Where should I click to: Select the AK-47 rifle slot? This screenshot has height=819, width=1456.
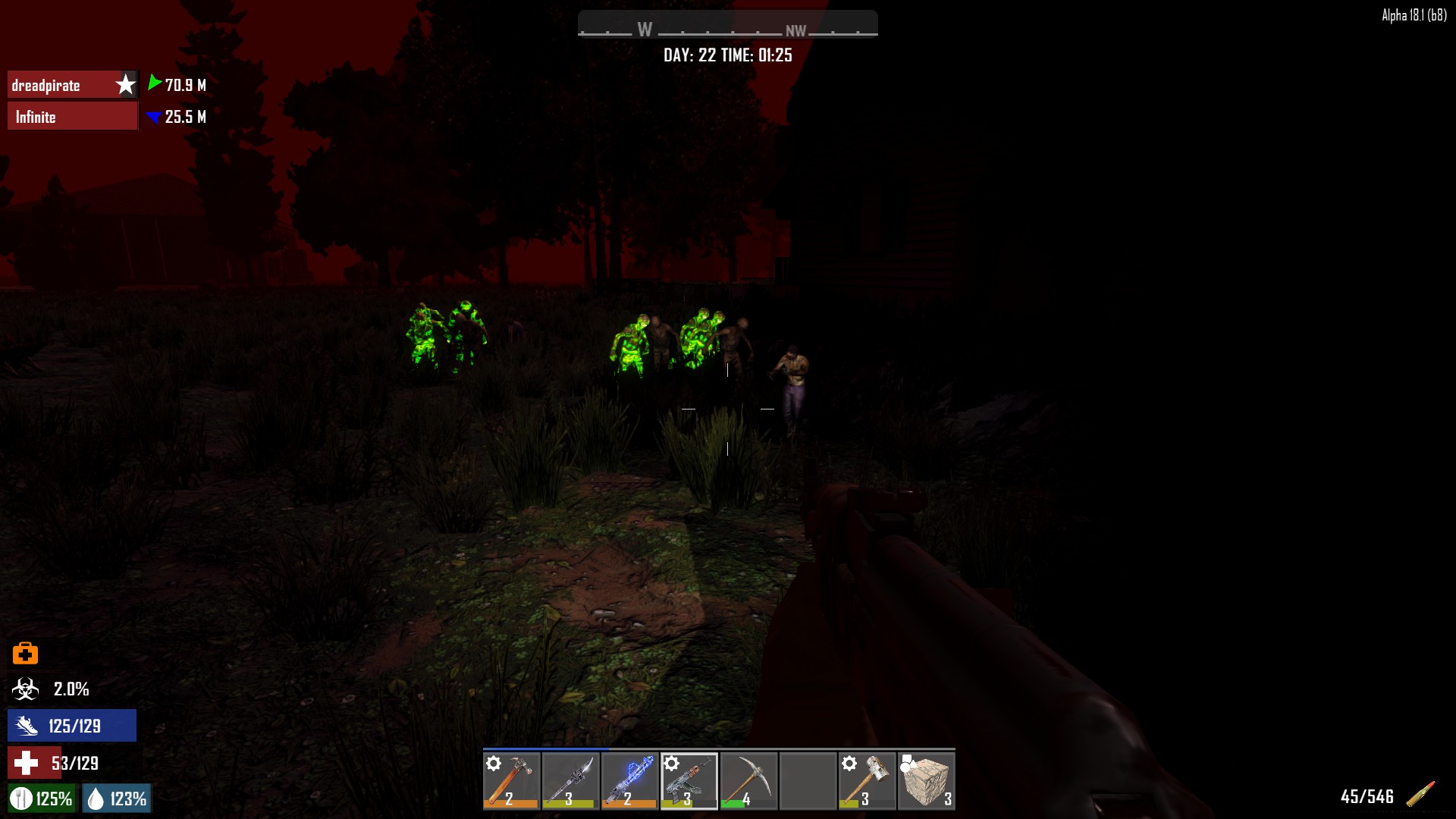click(689, 780)
